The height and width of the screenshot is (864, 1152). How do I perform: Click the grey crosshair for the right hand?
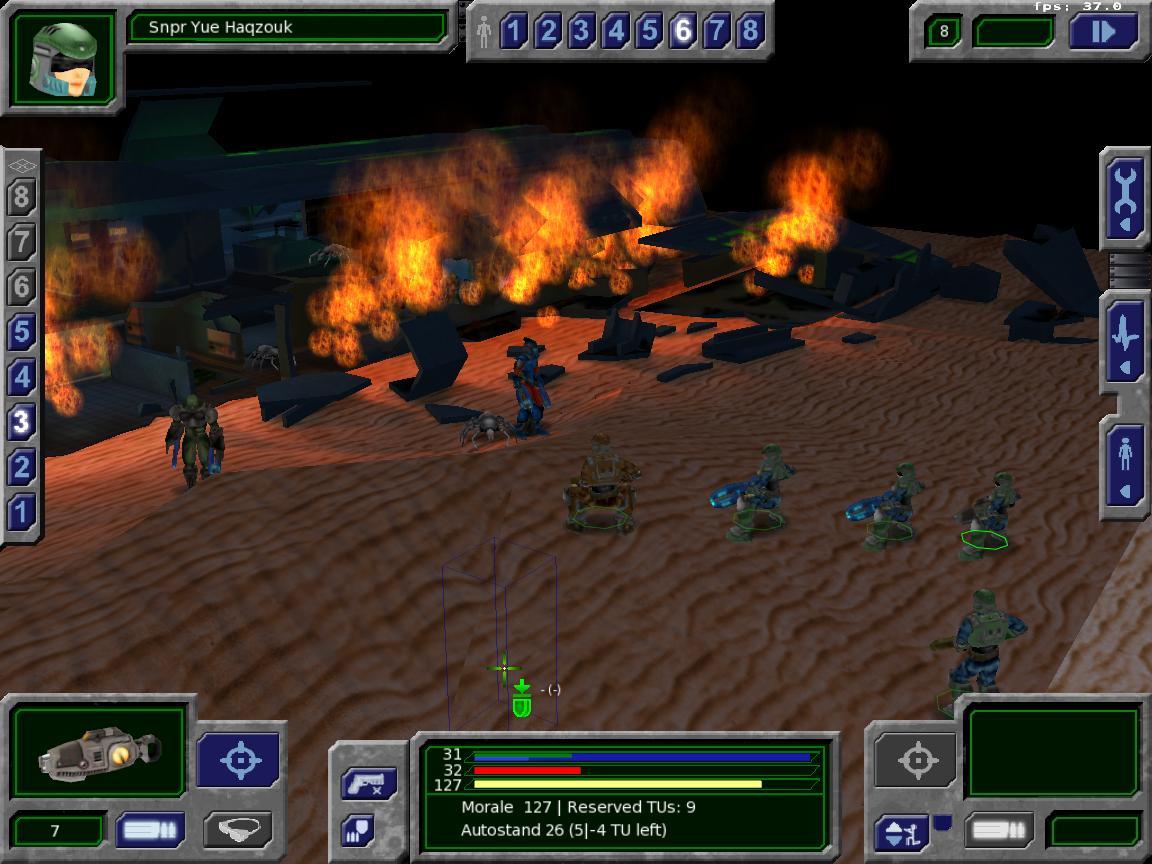click(916, 760)
